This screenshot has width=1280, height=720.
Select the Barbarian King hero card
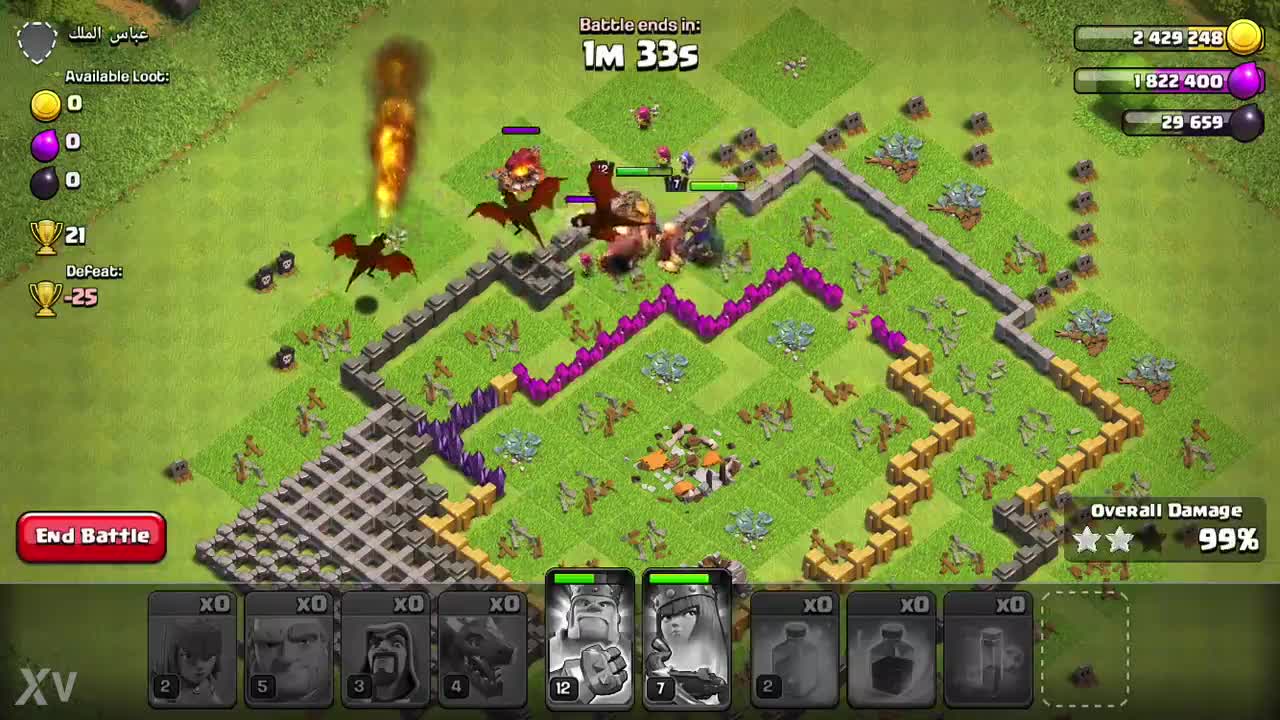(x=590, y=640)
